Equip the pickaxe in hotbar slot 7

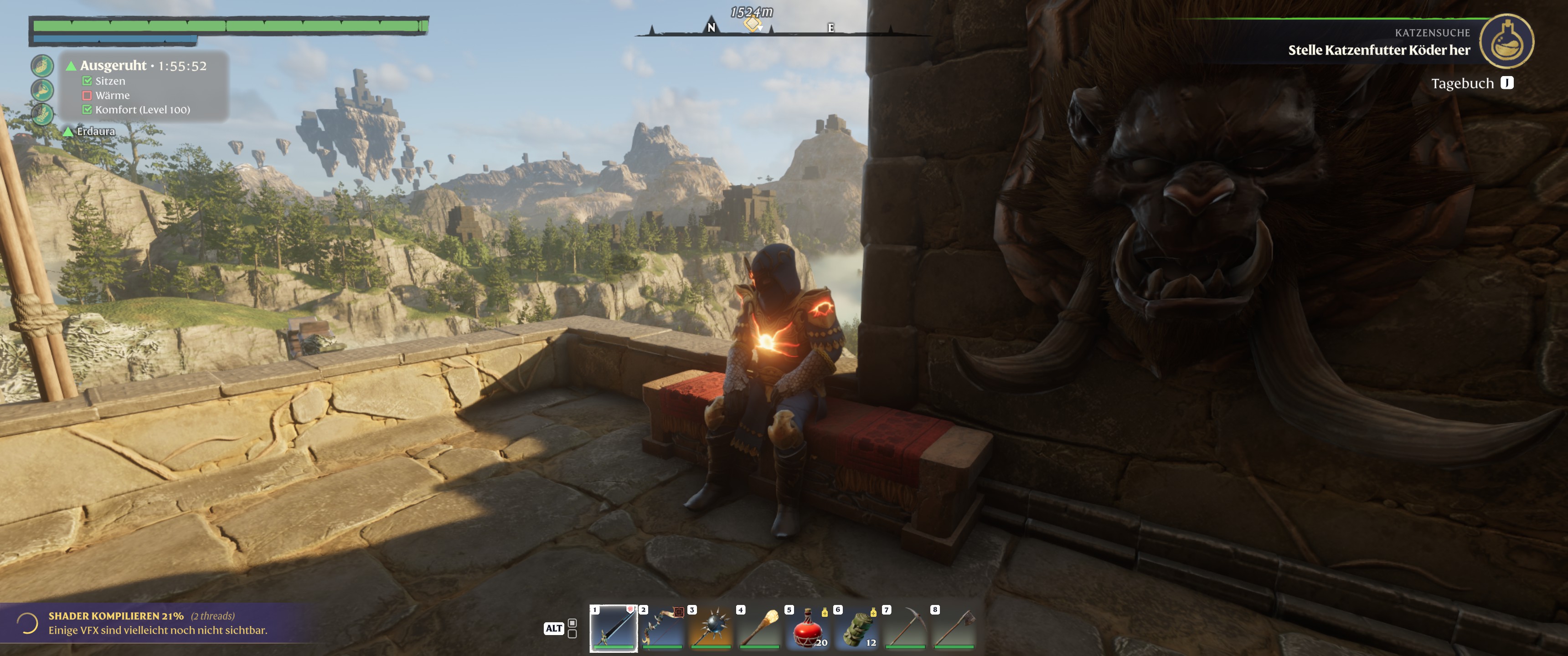click(x=905, y=627)
